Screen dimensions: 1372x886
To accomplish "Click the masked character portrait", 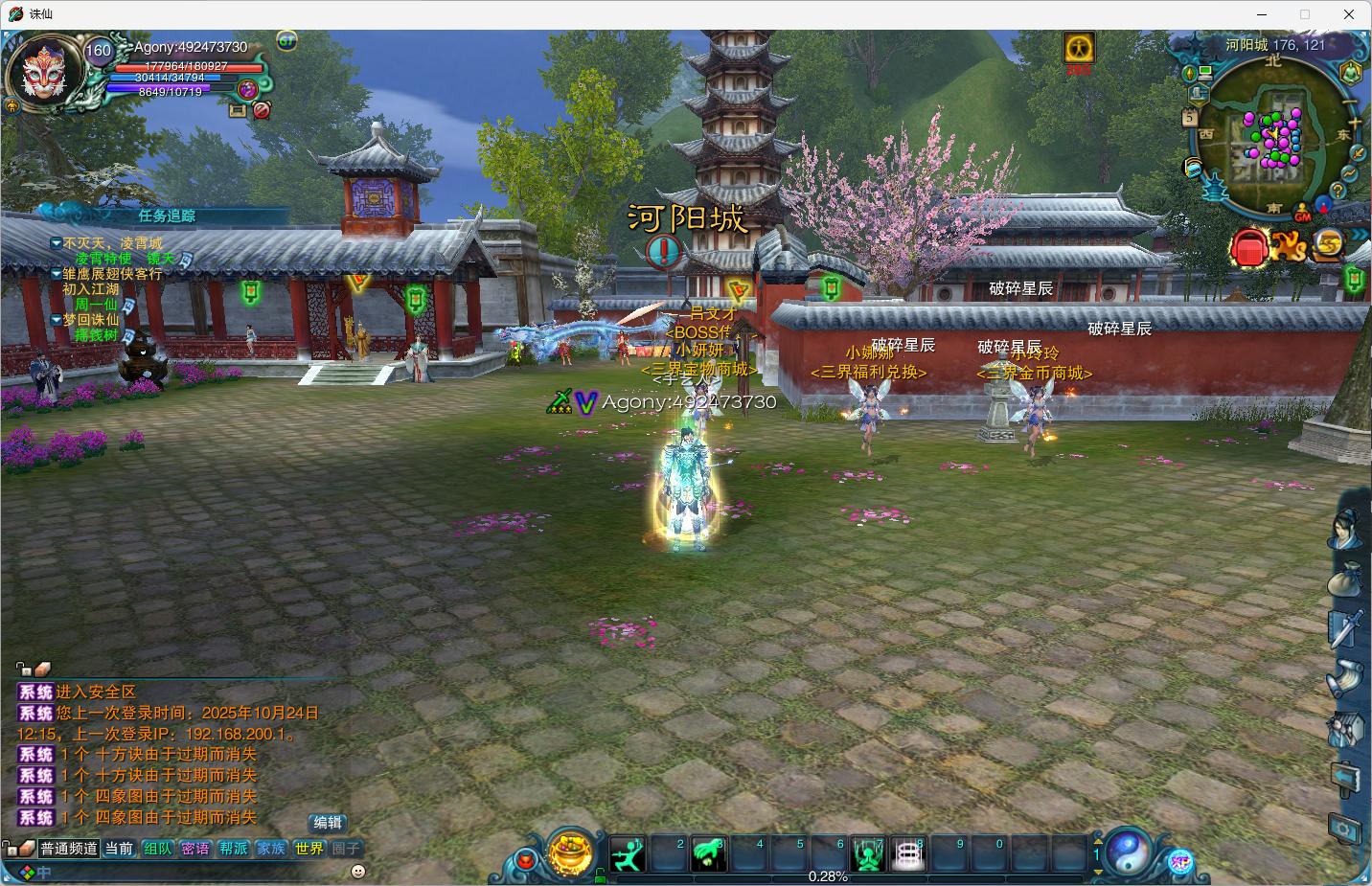I will [40, 73].
